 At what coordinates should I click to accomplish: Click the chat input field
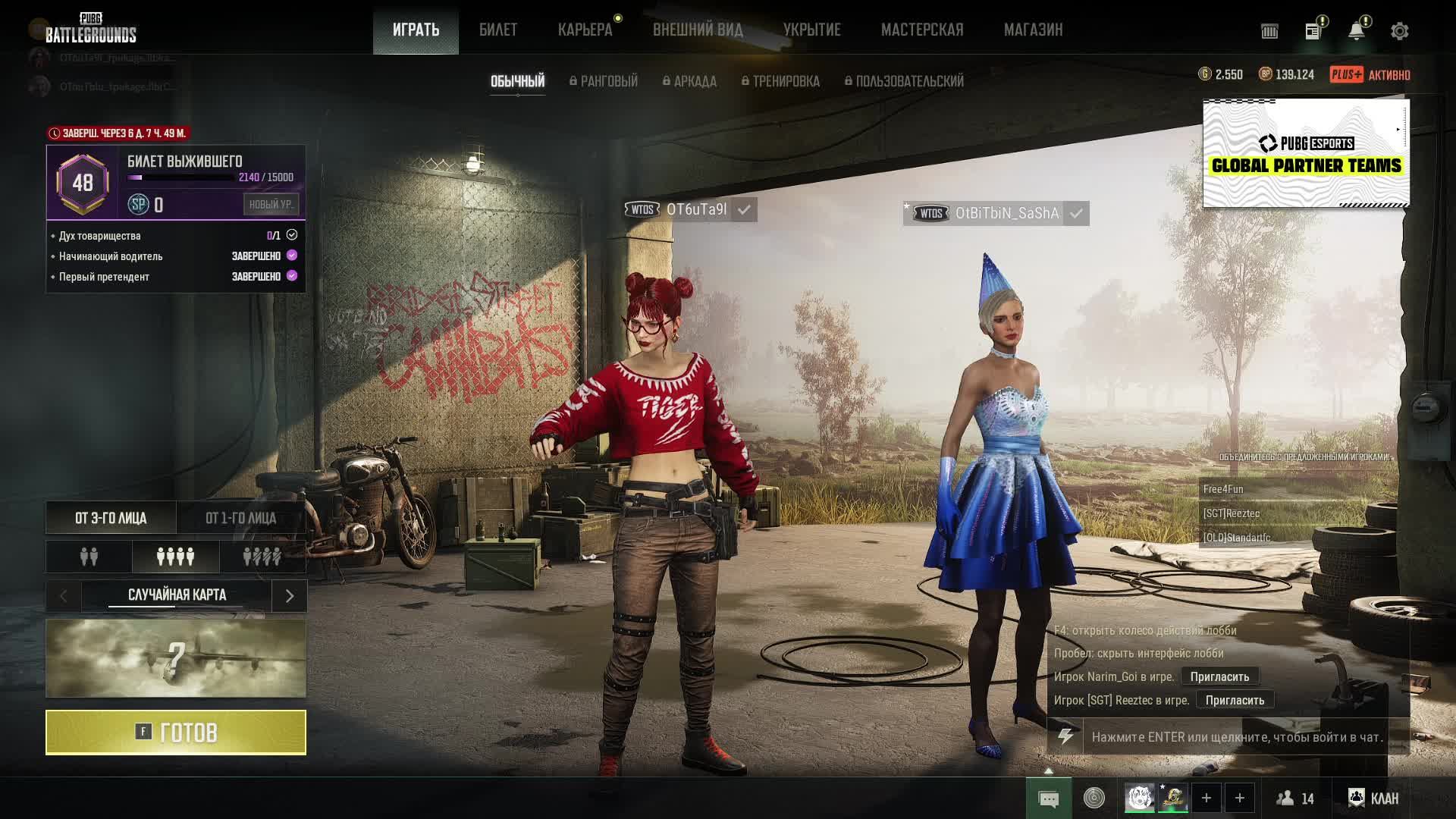coord(1236,737)
